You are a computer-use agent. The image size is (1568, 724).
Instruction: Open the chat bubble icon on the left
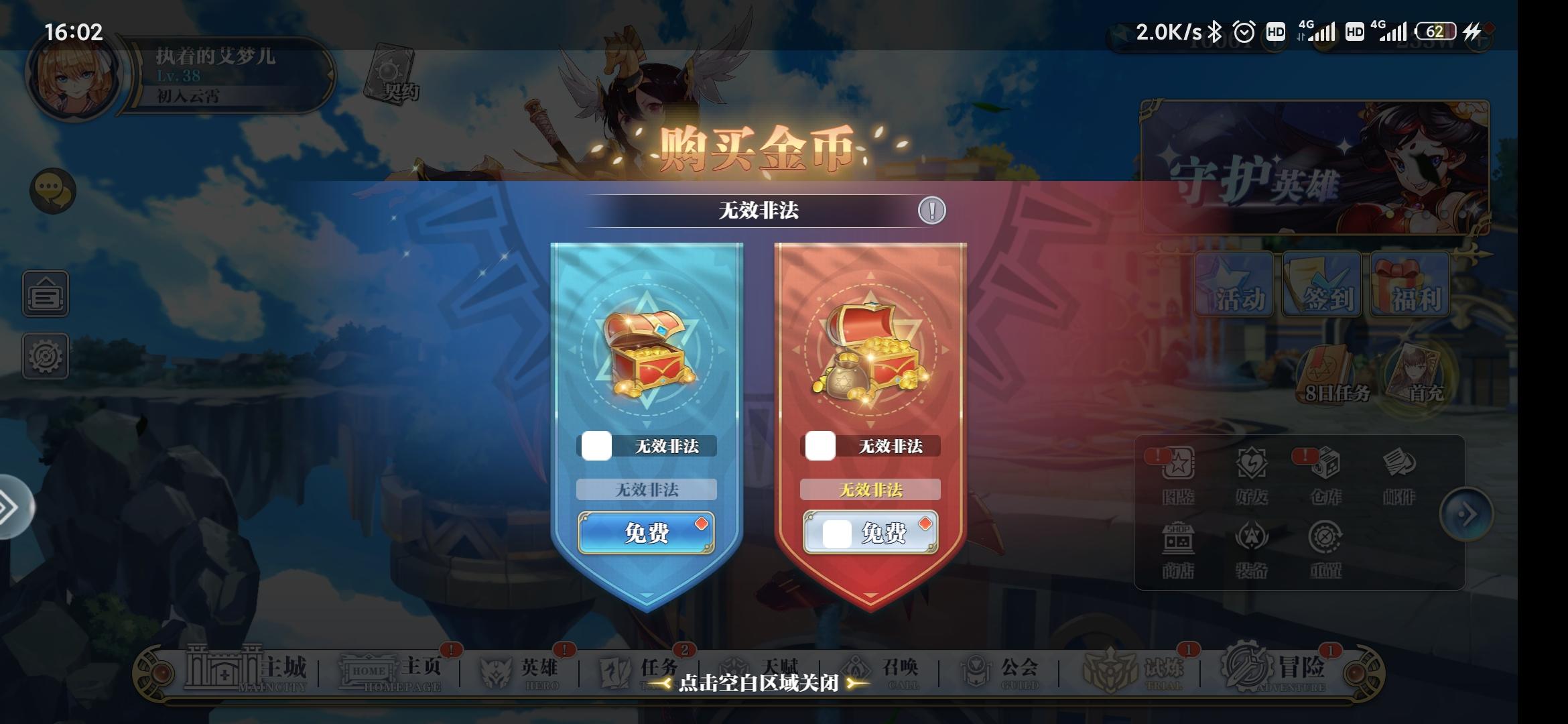point(54,190)
